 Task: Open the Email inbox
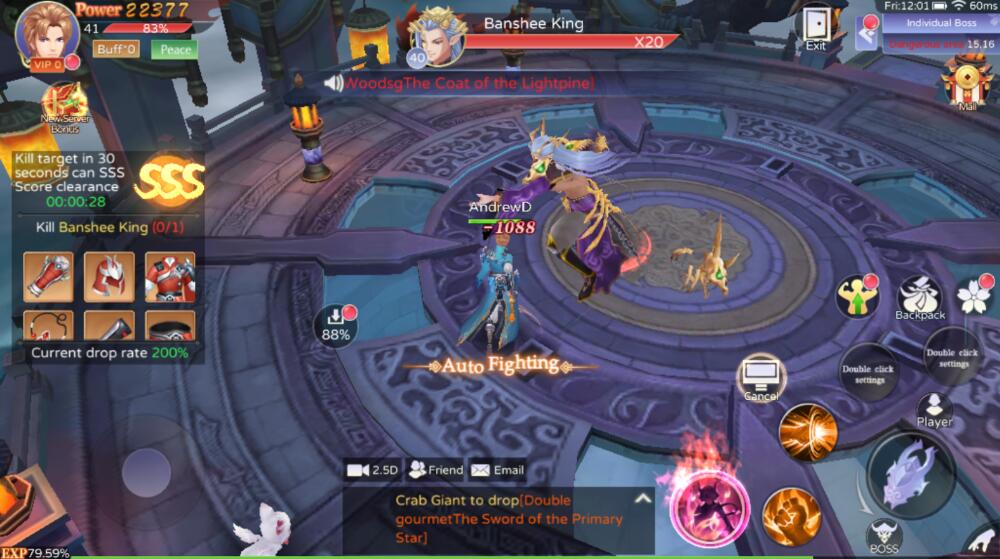click(x=497, y=469)
